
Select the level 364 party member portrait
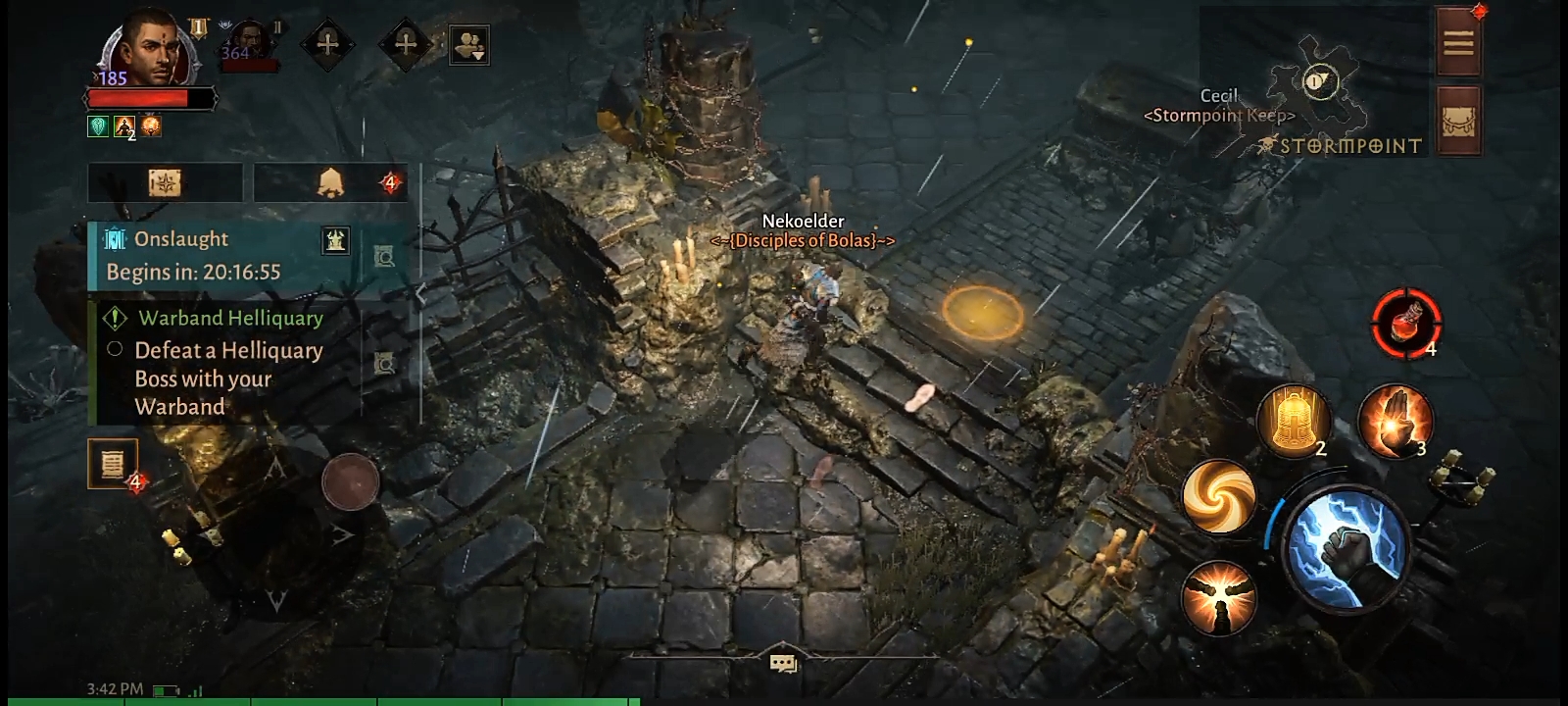click(x=251, y=44)
